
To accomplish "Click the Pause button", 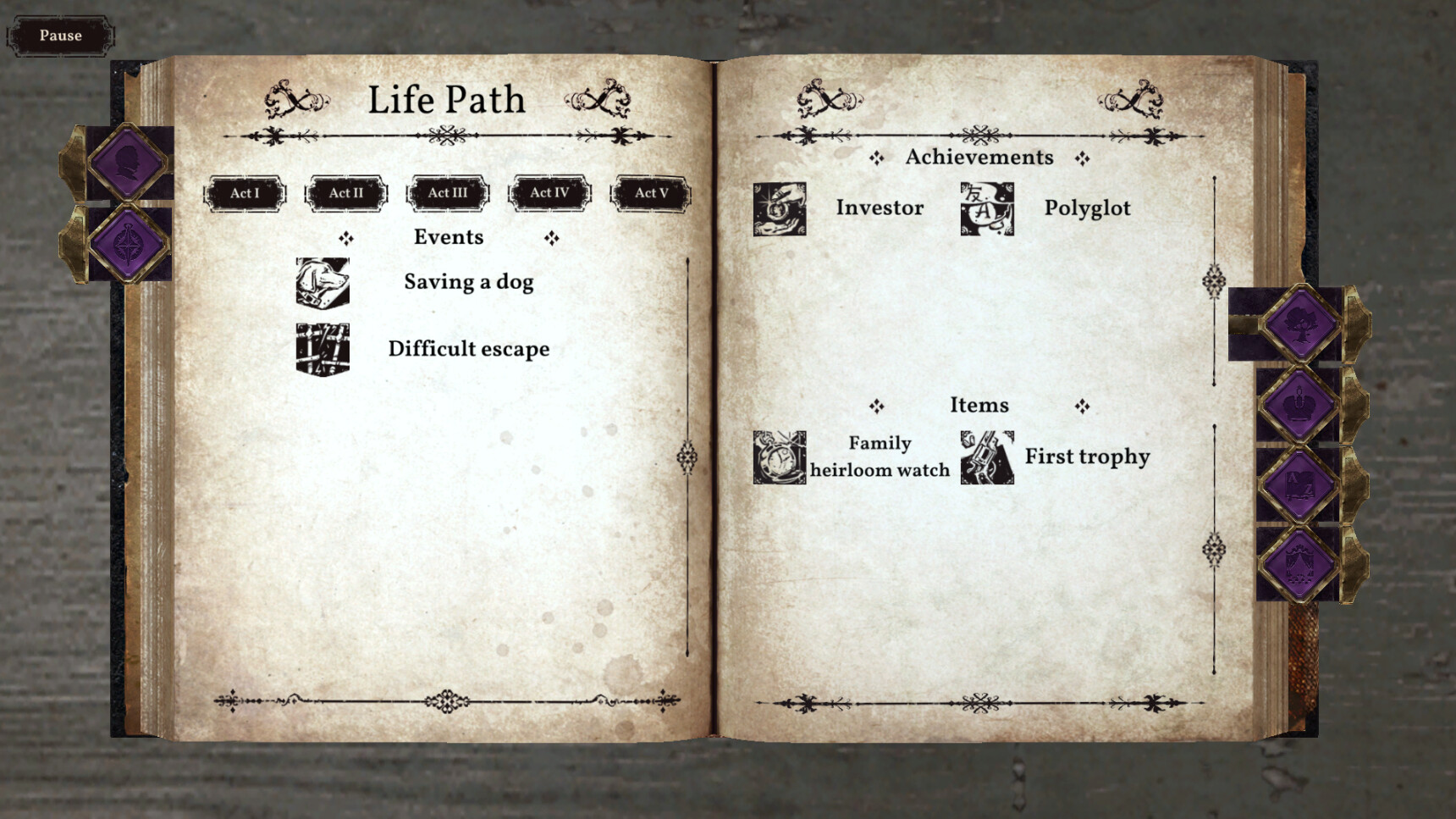I will tap(59, 36).
